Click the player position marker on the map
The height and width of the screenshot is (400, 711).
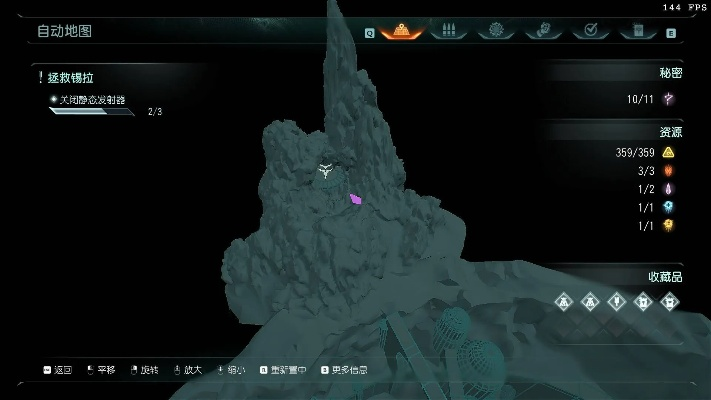tap(325, 171)
